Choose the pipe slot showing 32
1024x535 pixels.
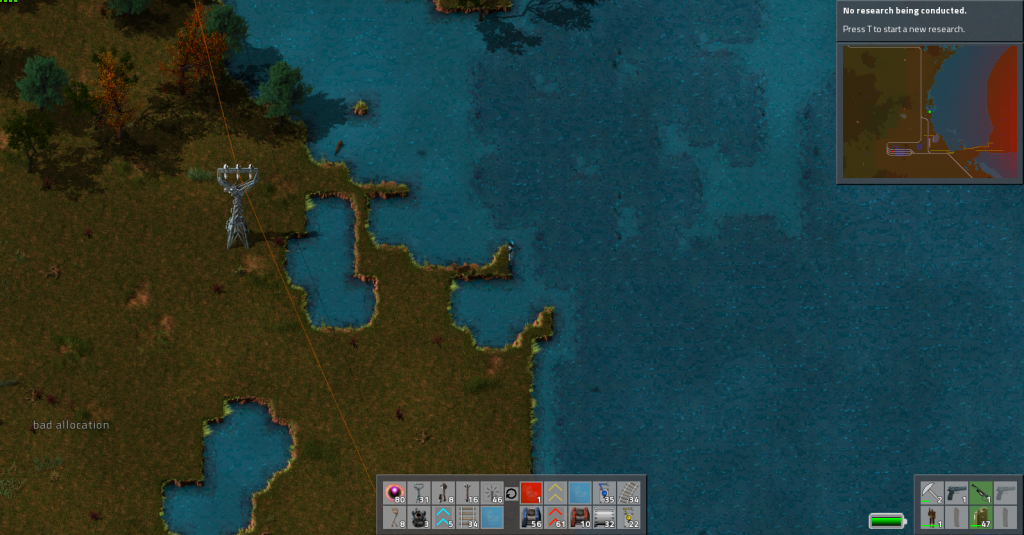pyautogui.click(x=604, y=517)
